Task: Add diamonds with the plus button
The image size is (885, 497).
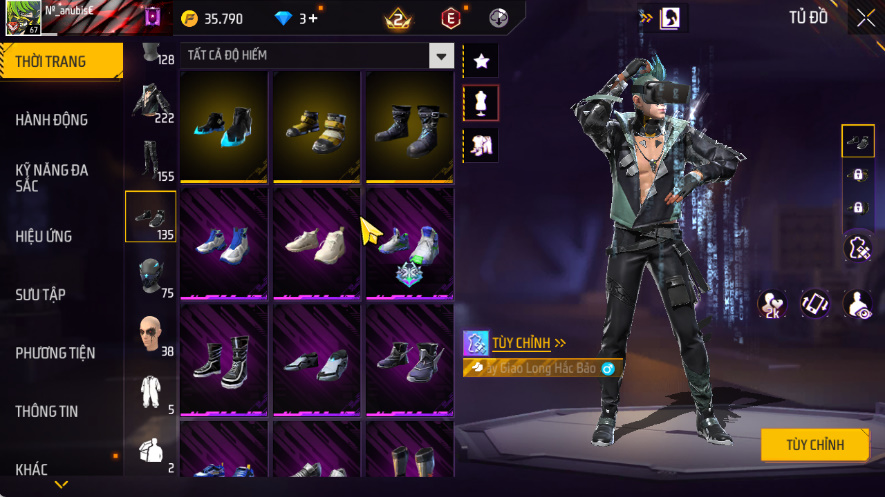Action: point(313,18)
